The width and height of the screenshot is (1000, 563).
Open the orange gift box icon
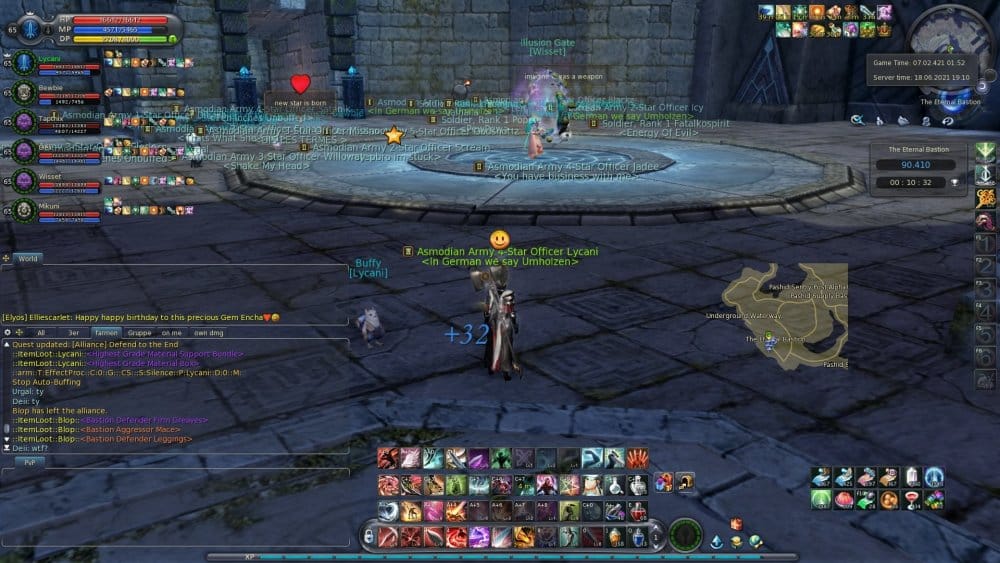tap(736, 524)
